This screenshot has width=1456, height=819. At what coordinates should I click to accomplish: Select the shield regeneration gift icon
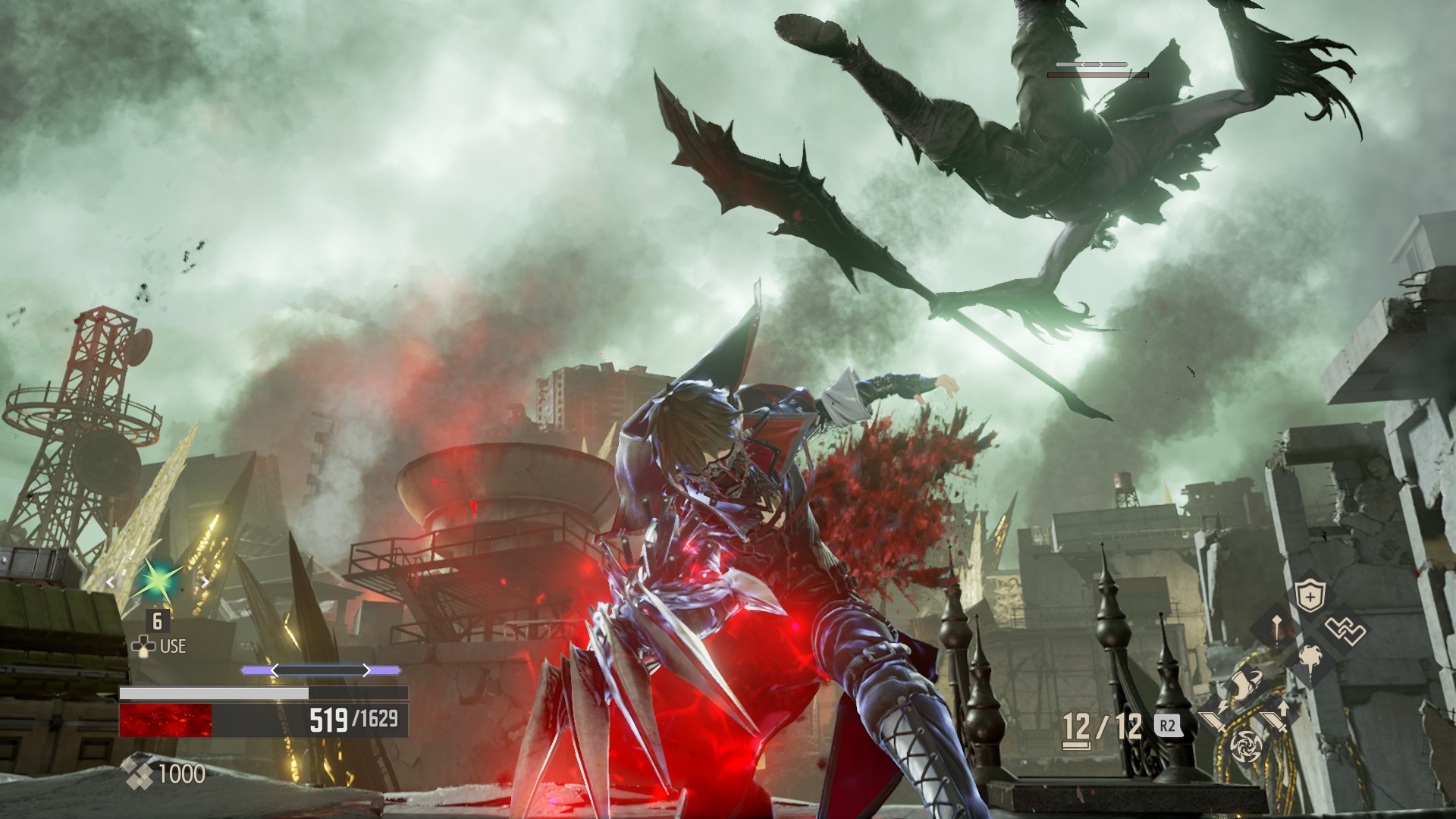click(x=1310, y=598)
